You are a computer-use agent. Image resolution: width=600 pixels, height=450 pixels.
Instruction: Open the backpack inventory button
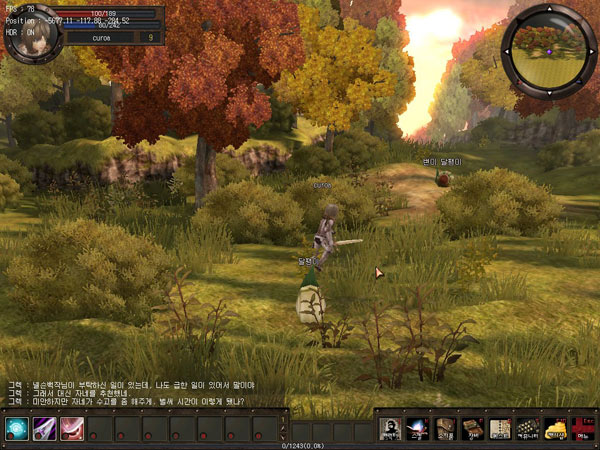(x=446, y=428)
